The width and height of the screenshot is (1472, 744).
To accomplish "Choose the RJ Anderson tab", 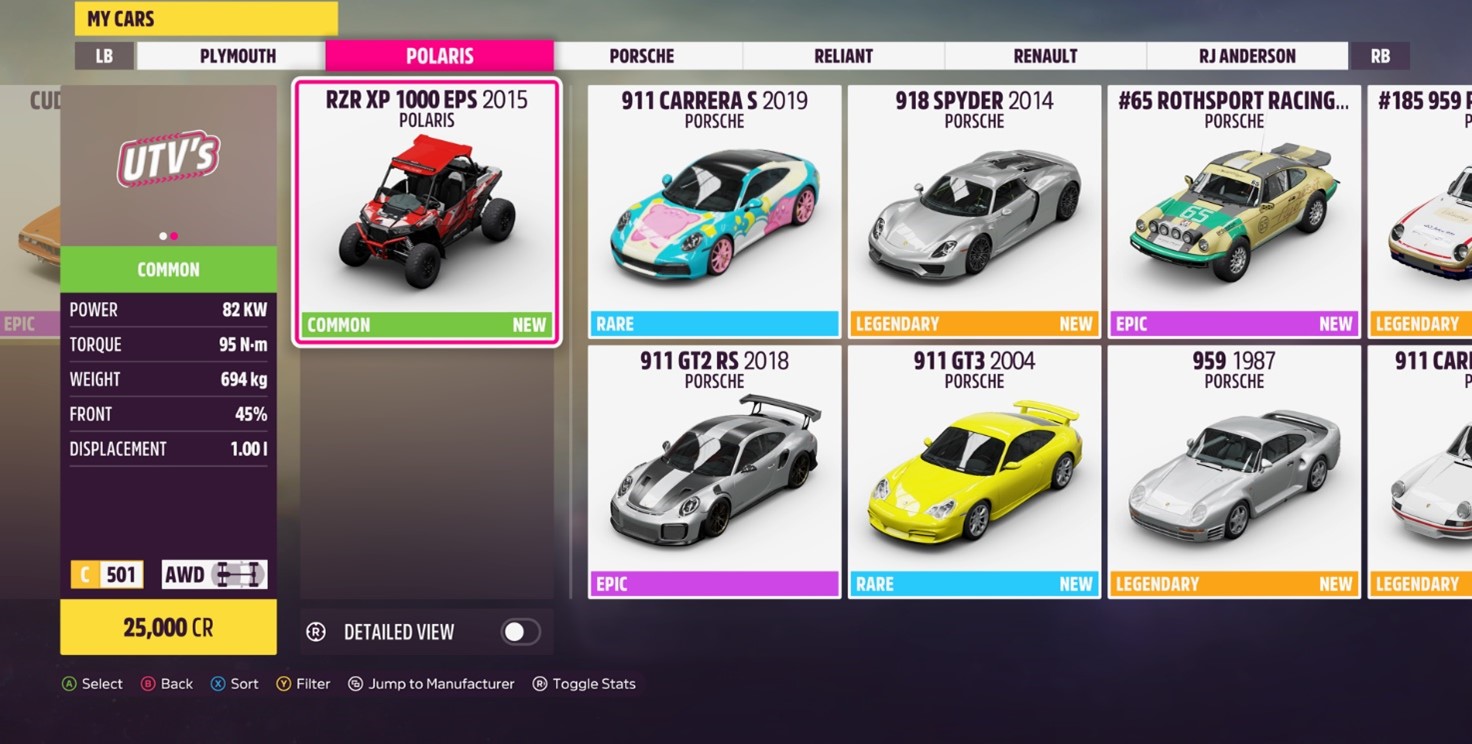I will click(x=1247, y=56).
